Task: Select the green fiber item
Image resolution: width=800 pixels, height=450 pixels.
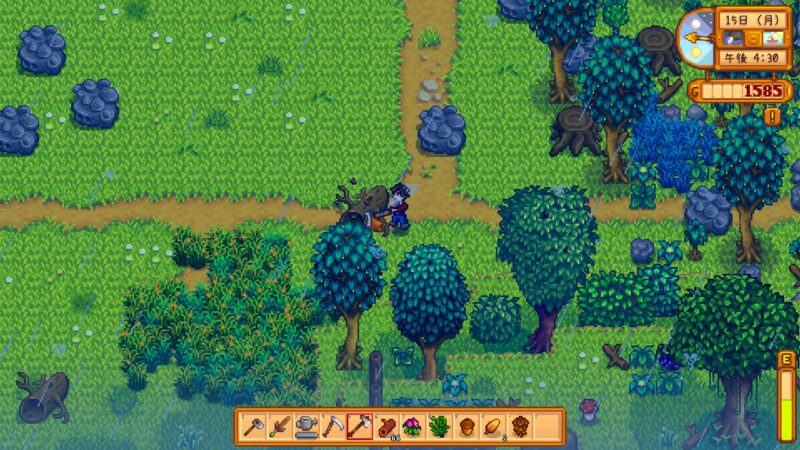Action: (x=439, y=427)
